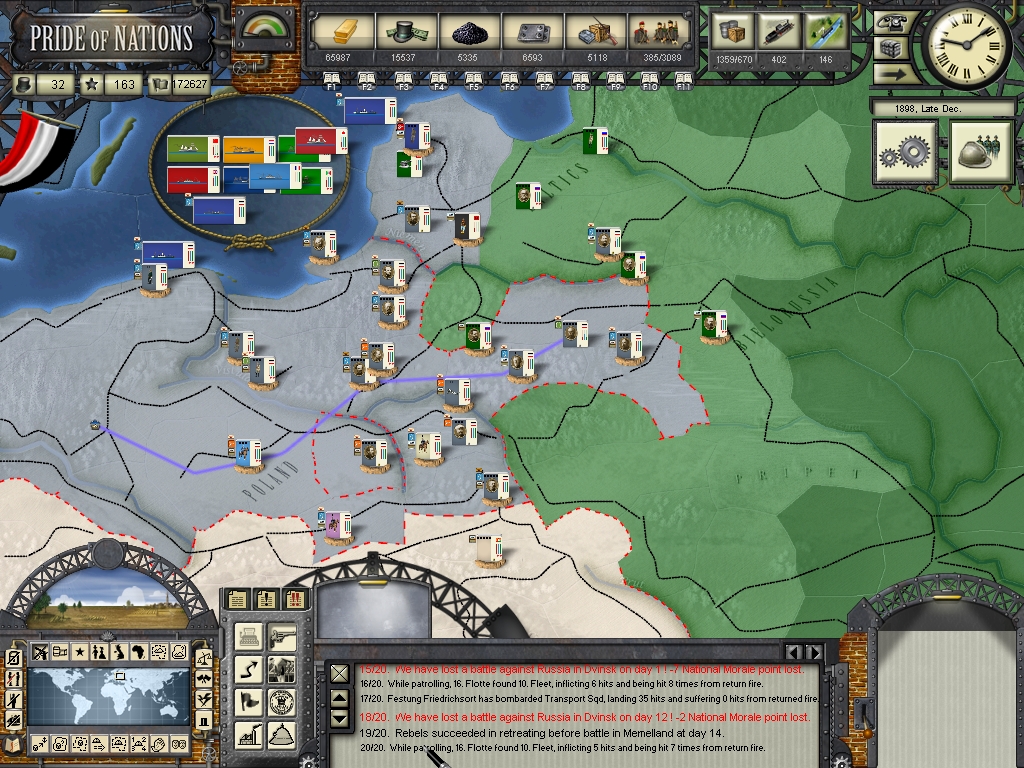Close the message log with the X
This screenshot has width=1024, height=768.
(x=339, y=674)
